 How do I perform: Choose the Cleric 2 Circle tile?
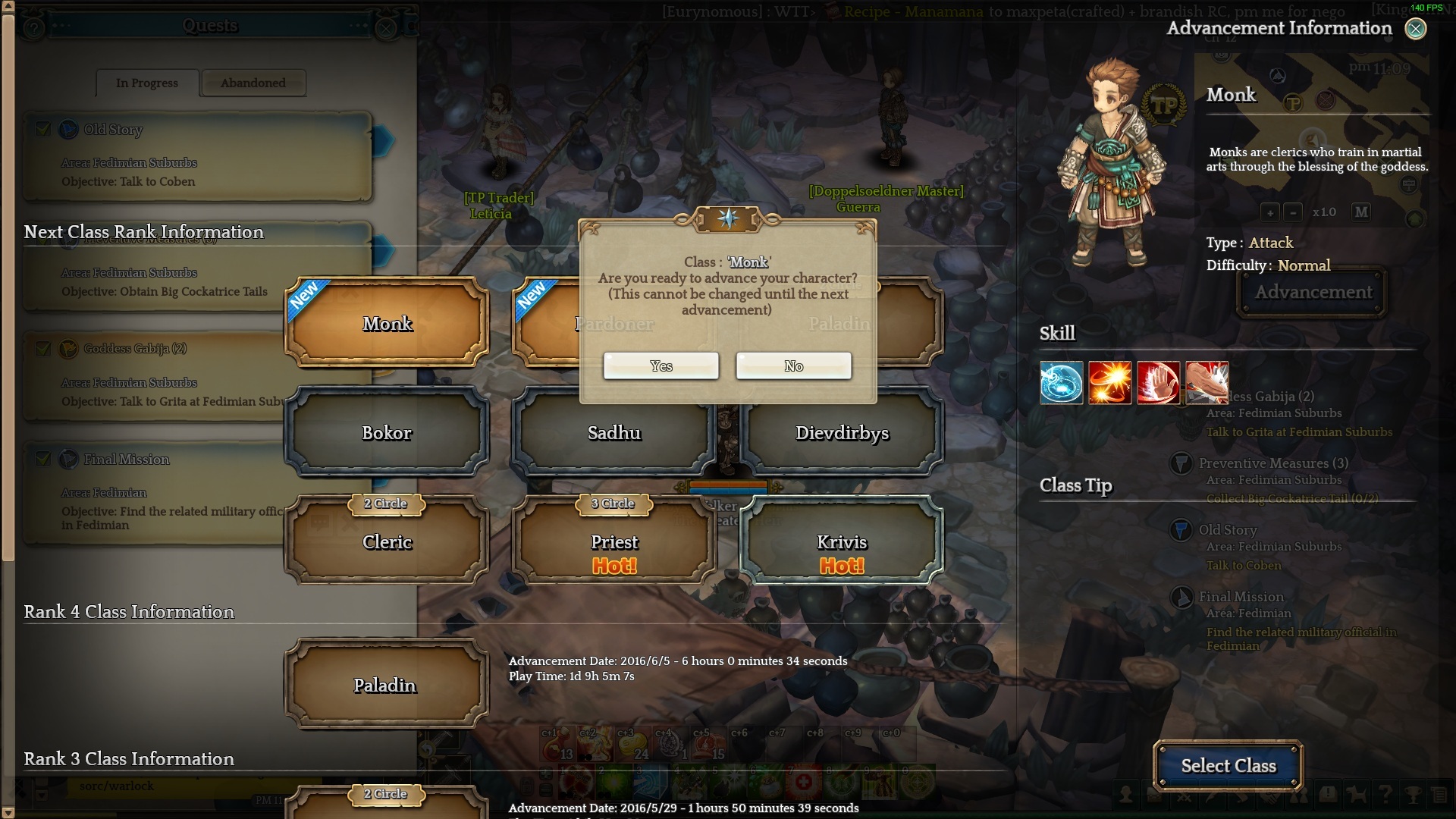(x=387, y=541)
